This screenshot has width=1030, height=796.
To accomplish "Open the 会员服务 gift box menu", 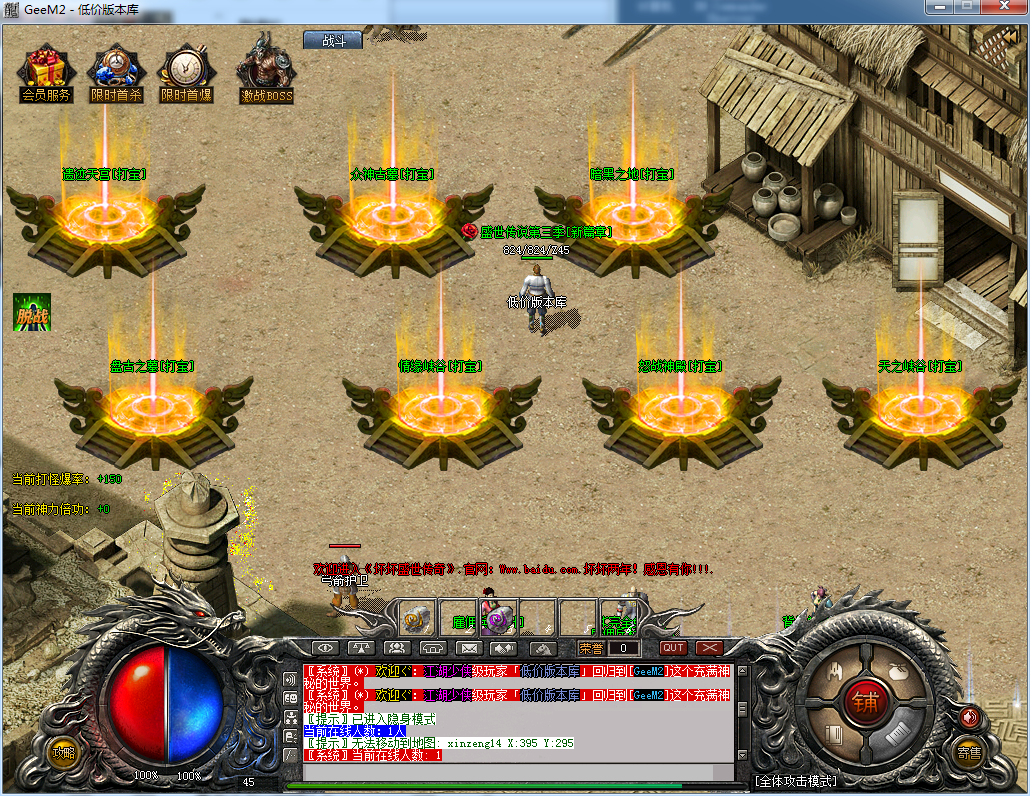I will [x=46, y=73].
